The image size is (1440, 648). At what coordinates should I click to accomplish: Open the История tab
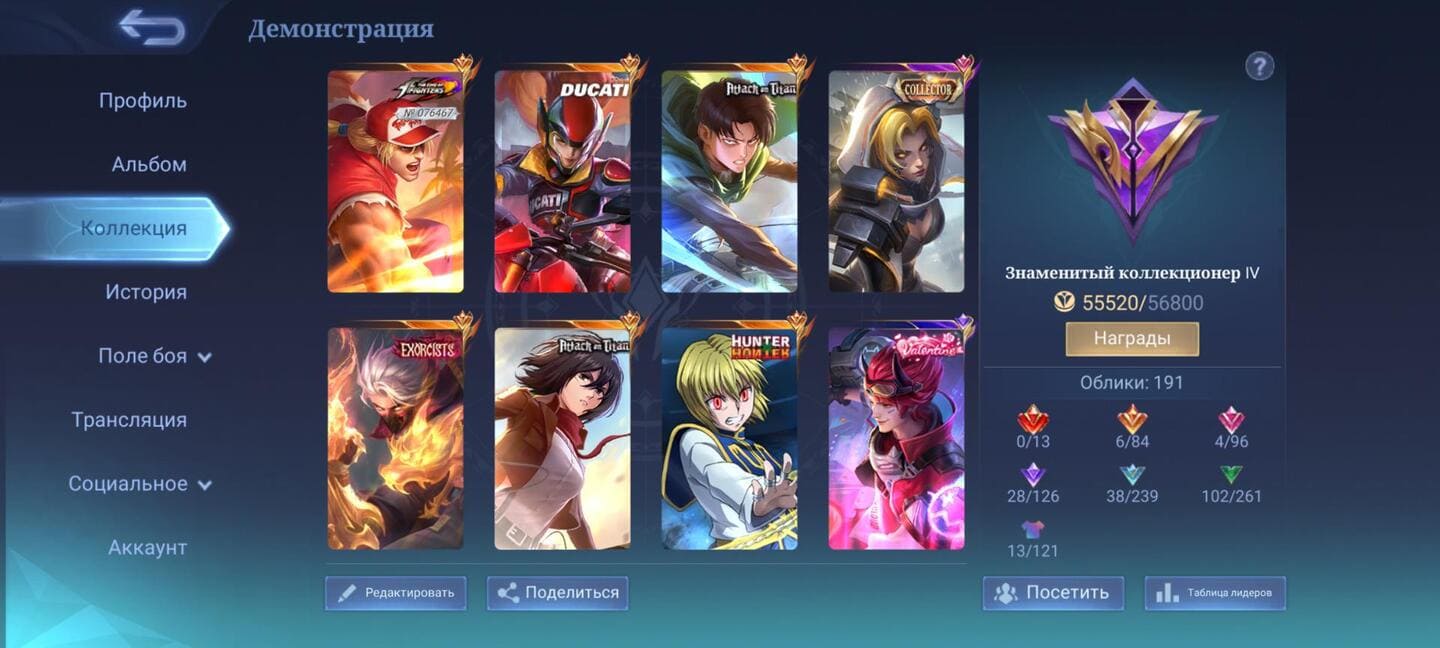(146, 293)
